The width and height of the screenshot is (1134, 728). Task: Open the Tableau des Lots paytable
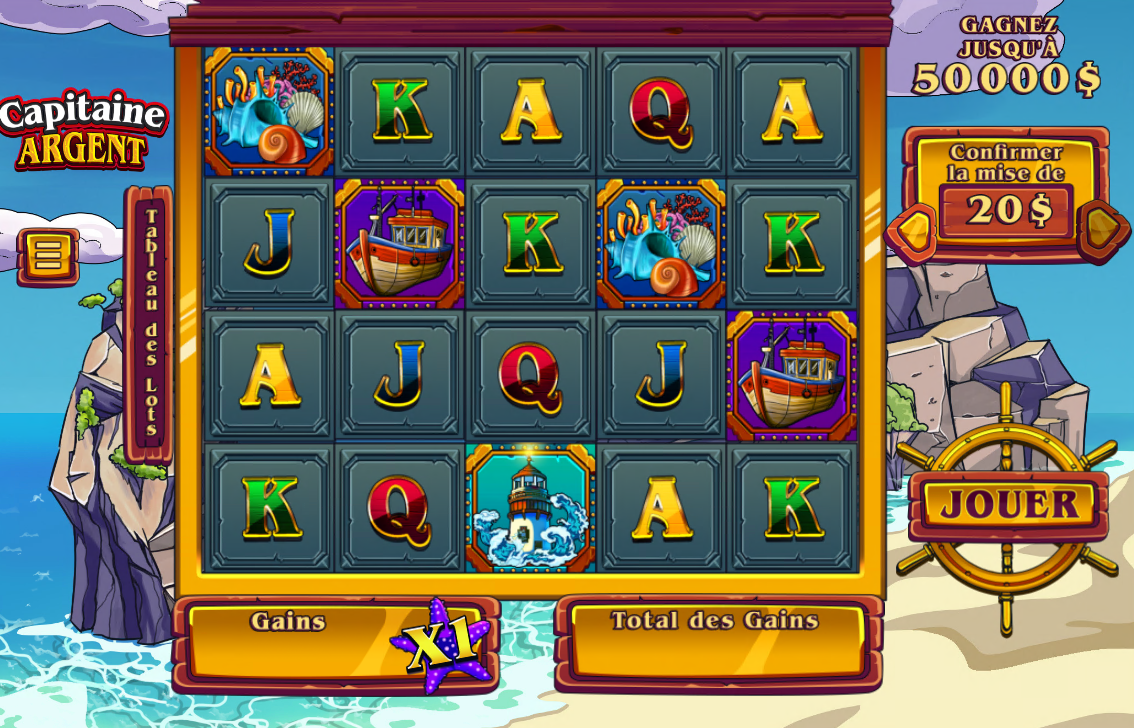[x=150, y=323]
